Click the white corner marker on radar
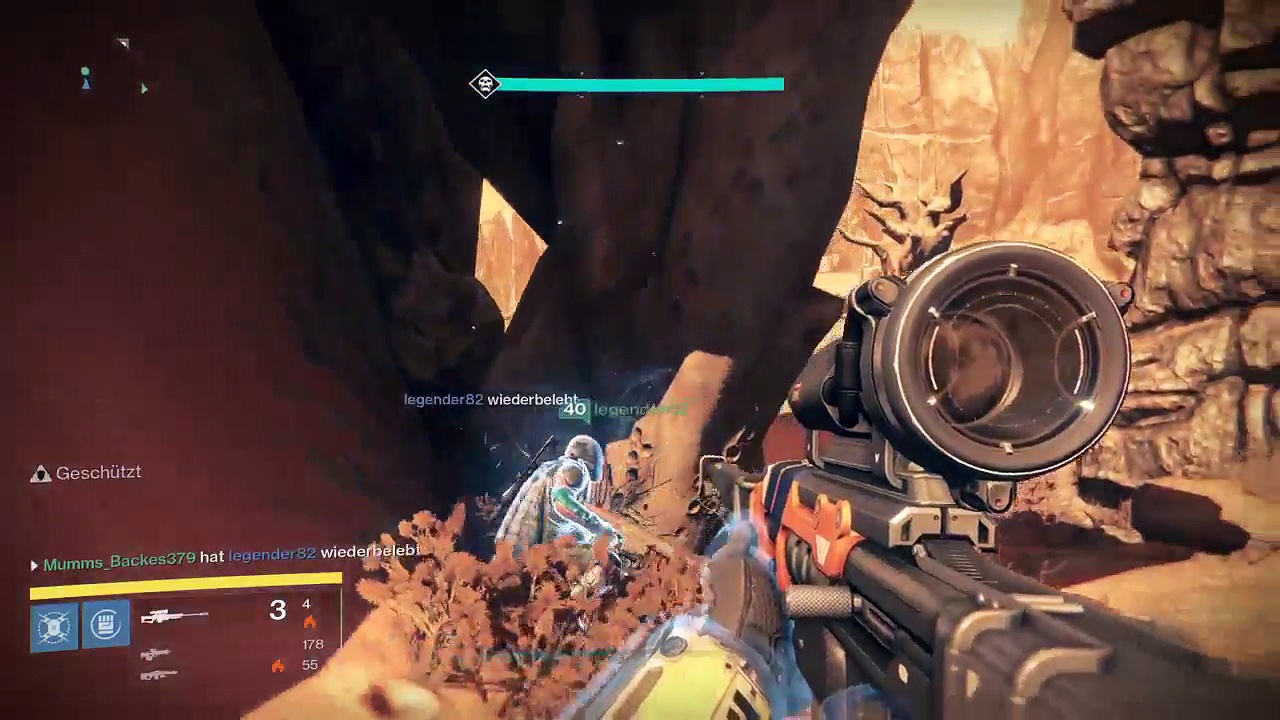 tap(123, 43)
